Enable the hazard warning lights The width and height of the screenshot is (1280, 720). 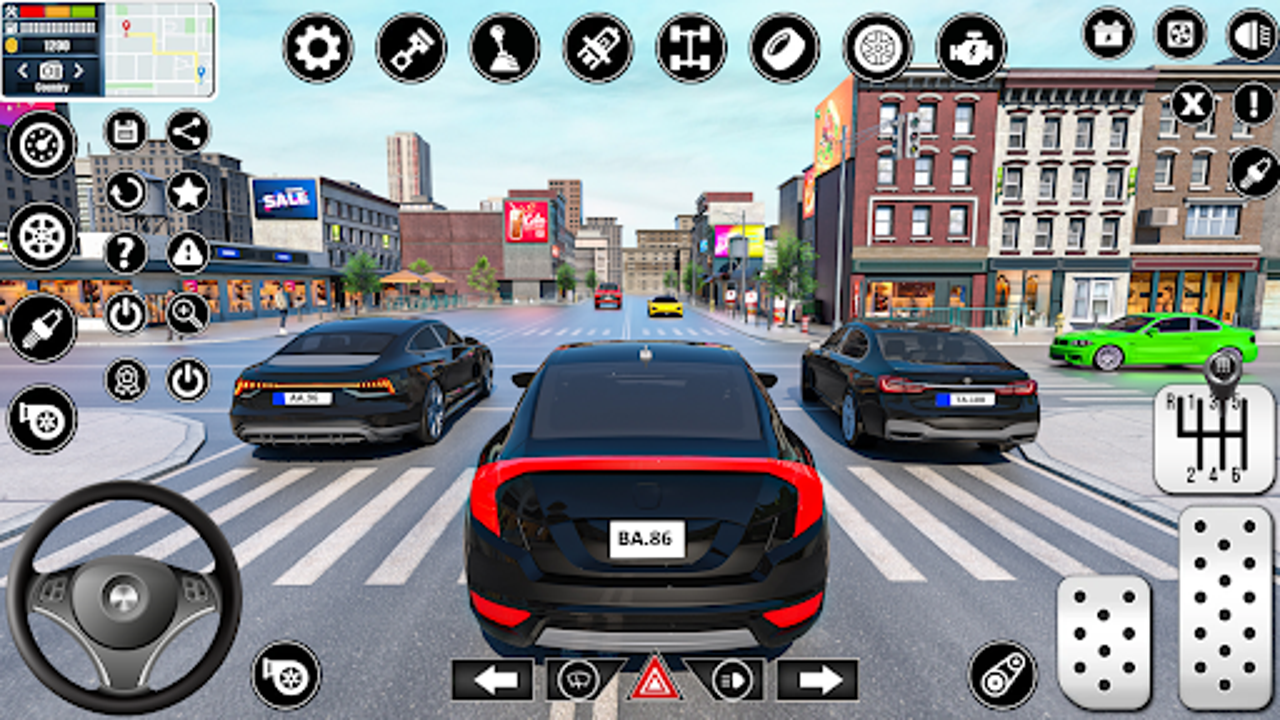[x=655, y=680]
